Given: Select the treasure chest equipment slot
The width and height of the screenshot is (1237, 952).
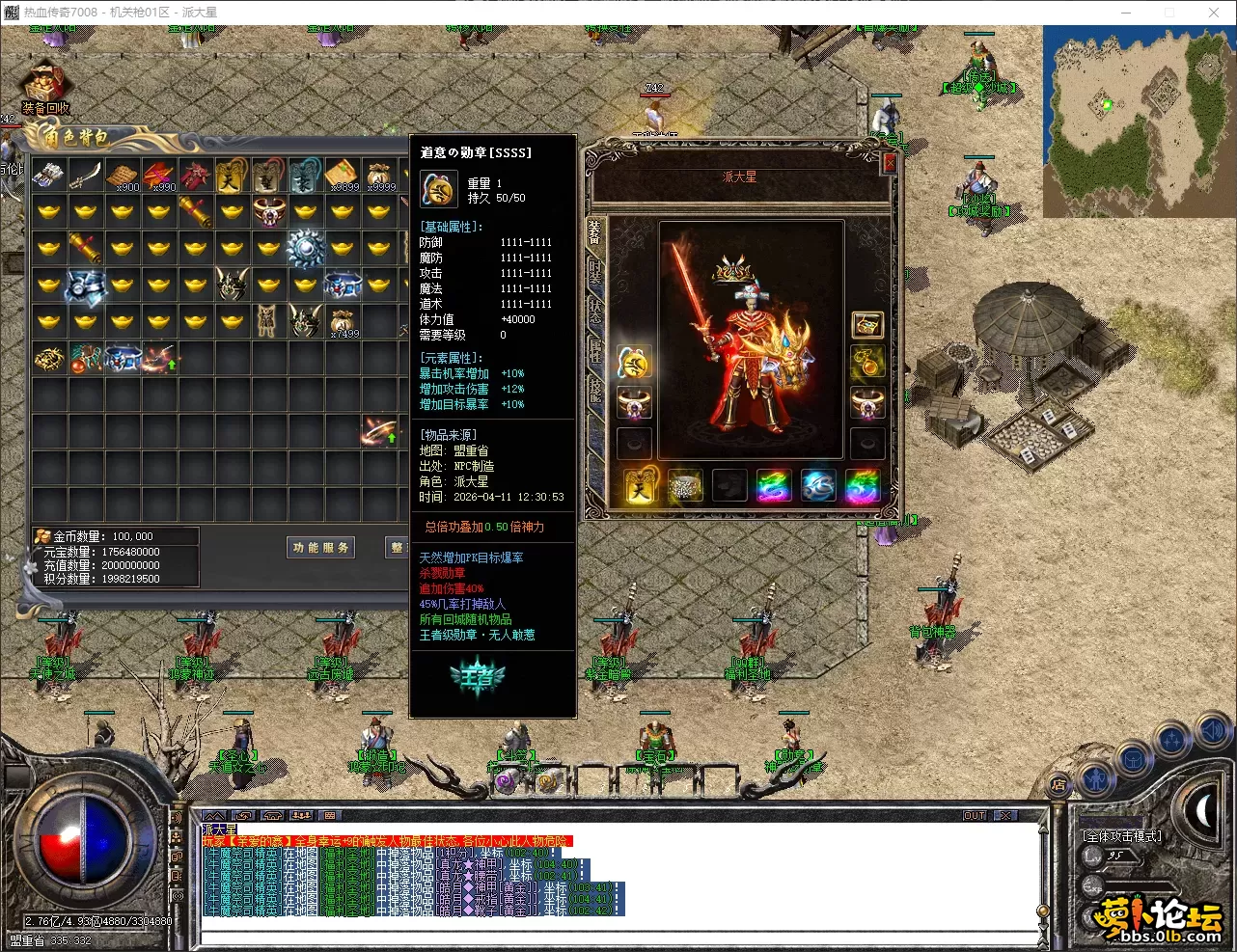Looking at the screenshot, I should [x=866, y=325].
